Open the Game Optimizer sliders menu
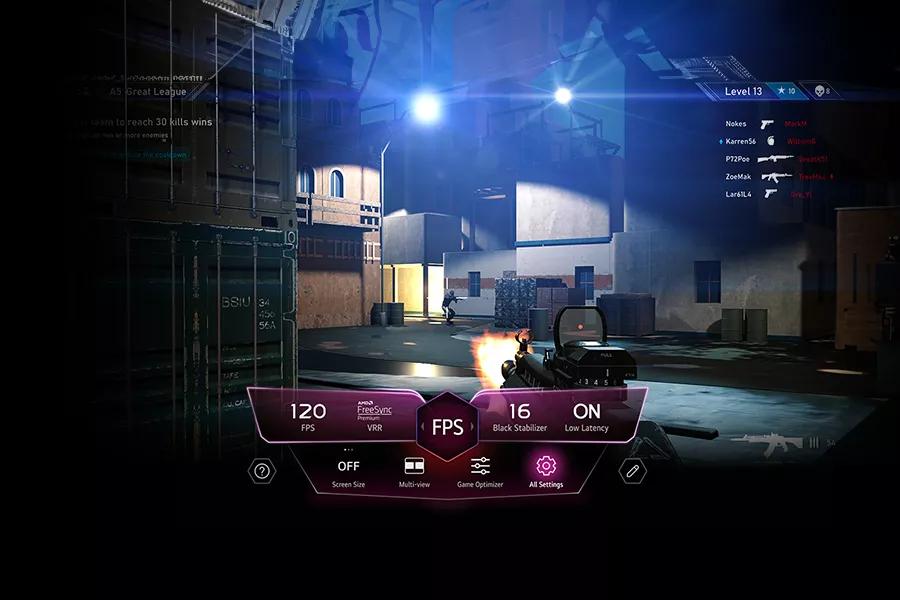The height and width of the screenshot is (600, 900). (x=480, y=471)
